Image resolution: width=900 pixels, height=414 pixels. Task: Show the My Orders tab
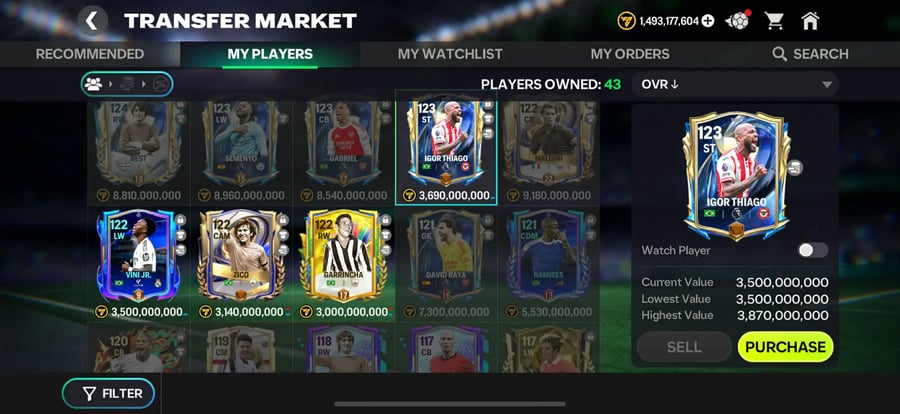click(629, 54)
